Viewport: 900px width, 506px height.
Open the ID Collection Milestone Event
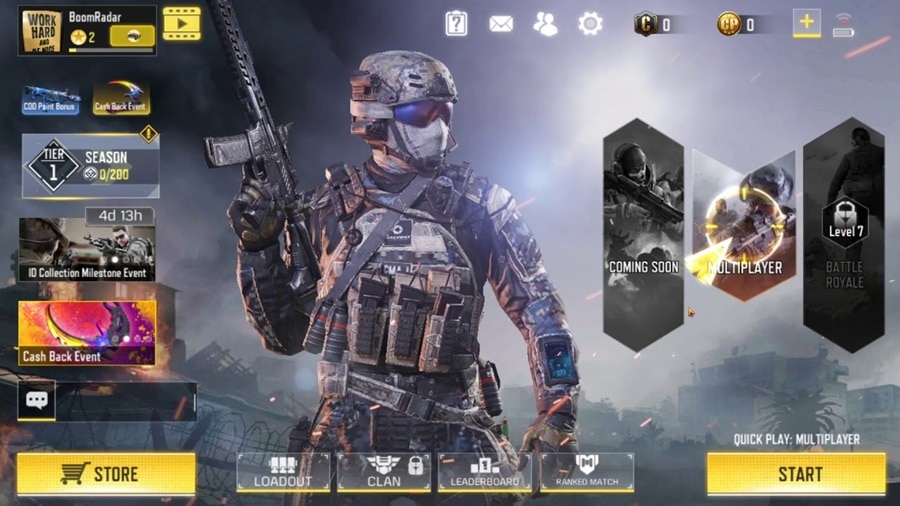coord(87,250)
